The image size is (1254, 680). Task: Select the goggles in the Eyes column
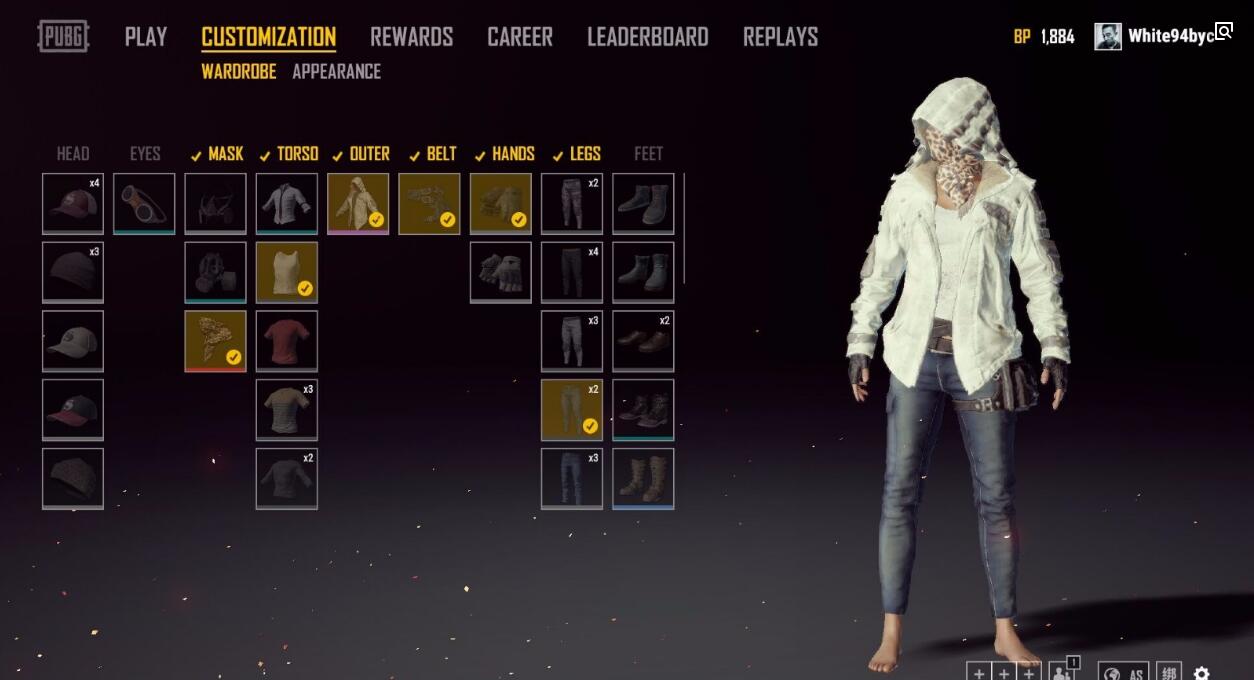pos(144,204)
